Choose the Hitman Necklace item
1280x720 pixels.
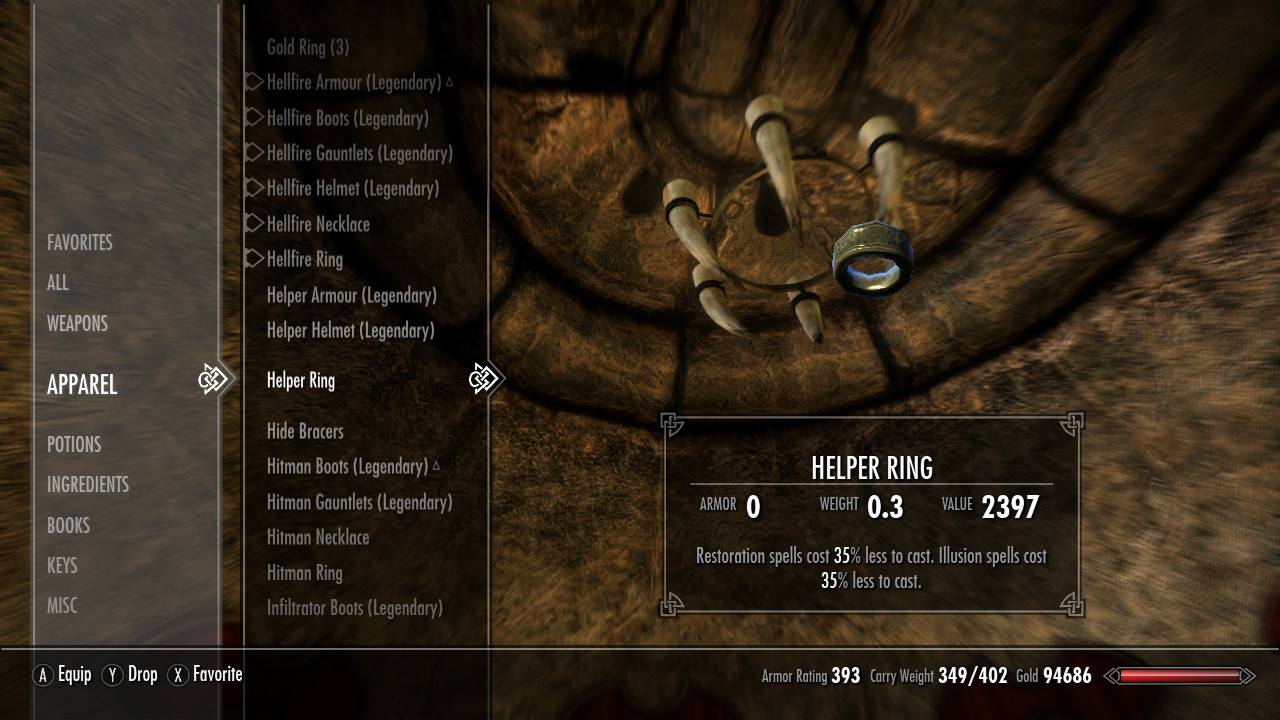click(318, 537)
